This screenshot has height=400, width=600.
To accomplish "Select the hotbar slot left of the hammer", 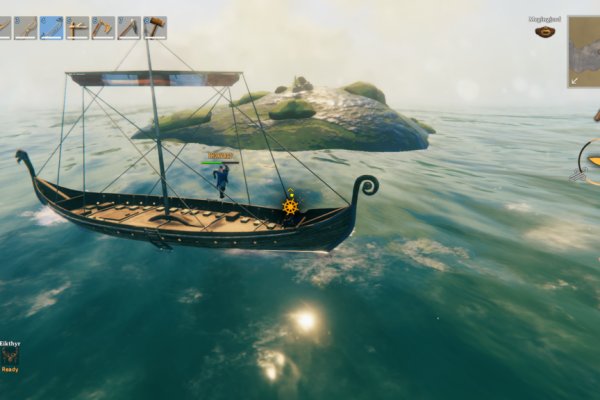I will [x=129, y=27].
